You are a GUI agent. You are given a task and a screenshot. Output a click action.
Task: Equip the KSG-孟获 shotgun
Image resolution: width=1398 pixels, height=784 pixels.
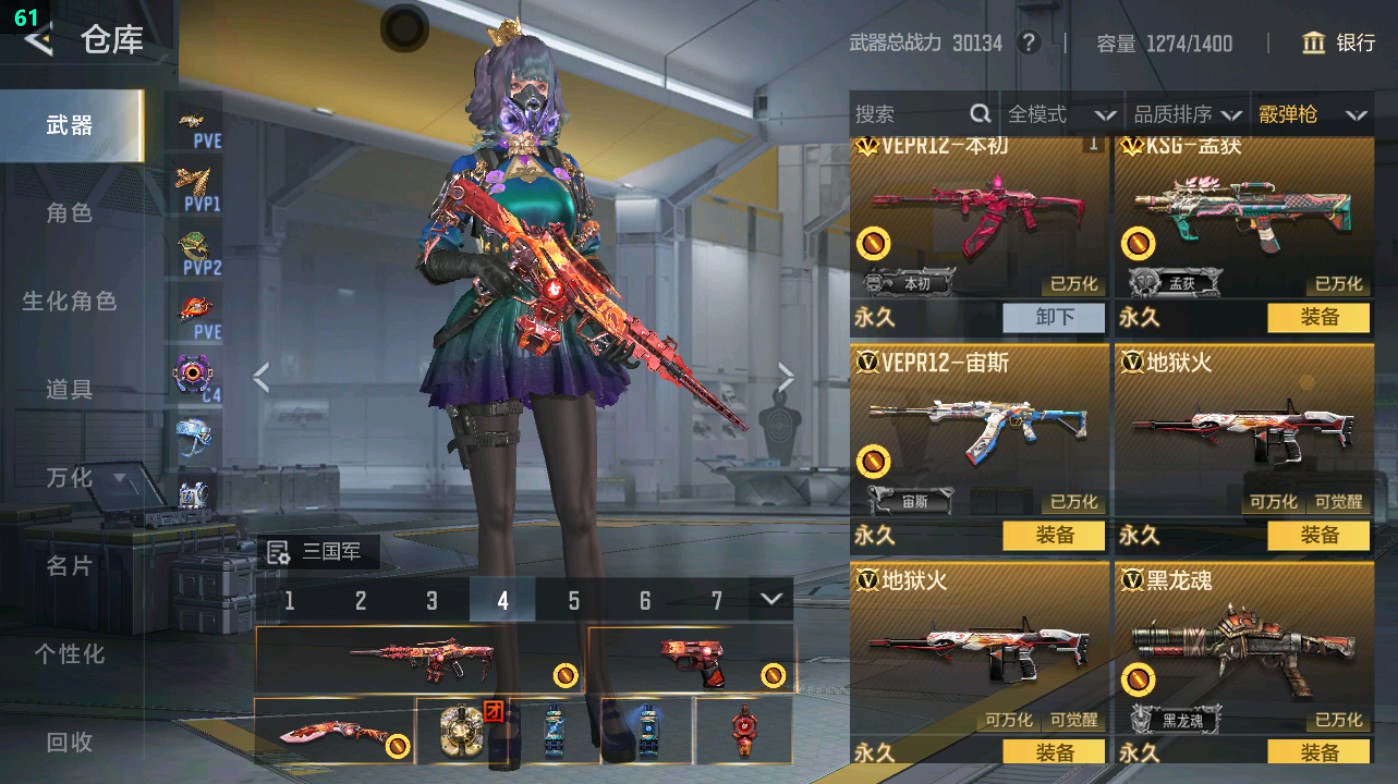(x=1318, y=318)
